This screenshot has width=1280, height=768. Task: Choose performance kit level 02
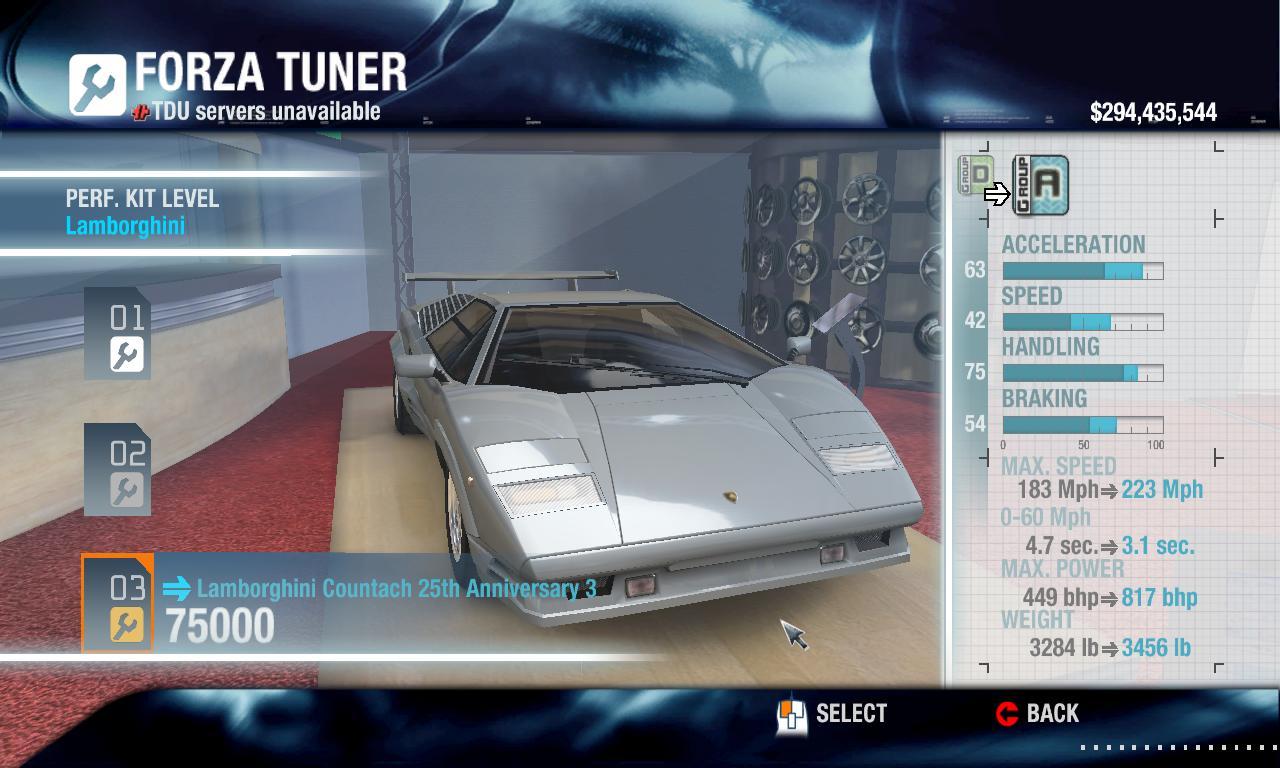tap(118, 470)
